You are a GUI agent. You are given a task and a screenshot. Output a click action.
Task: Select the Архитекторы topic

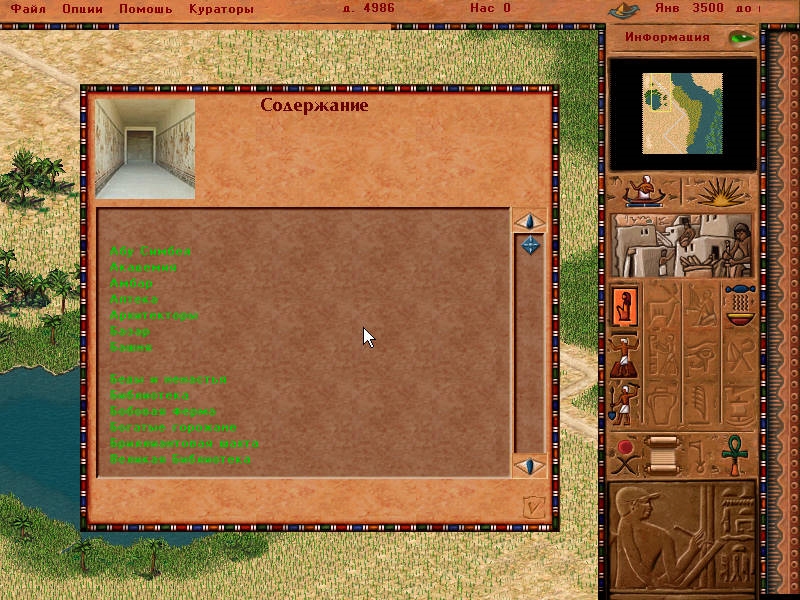click(x=153, y=315)
